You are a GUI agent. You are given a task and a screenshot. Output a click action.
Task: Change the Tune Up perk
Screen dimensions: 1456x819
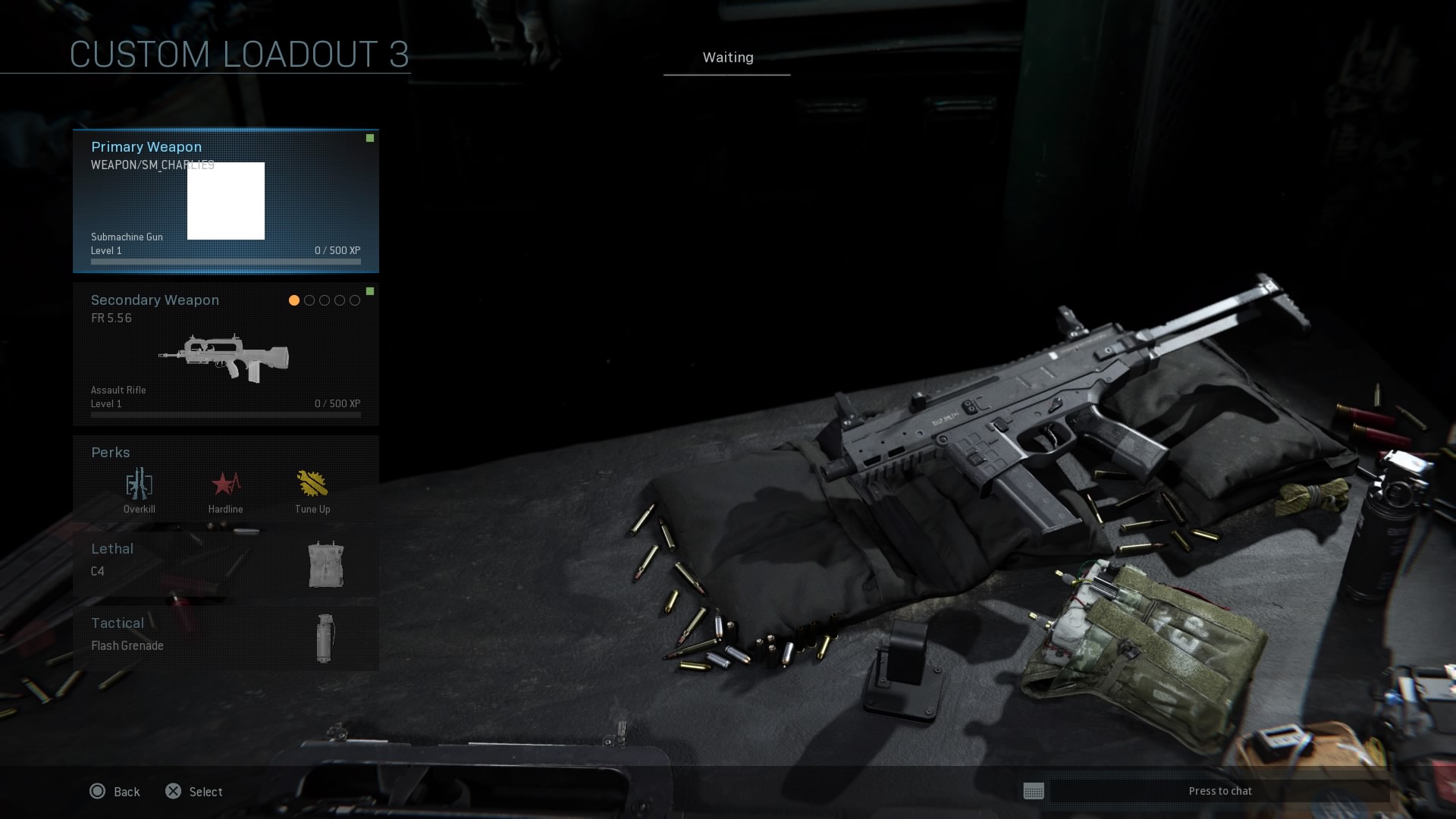click(x=312, y=490)
